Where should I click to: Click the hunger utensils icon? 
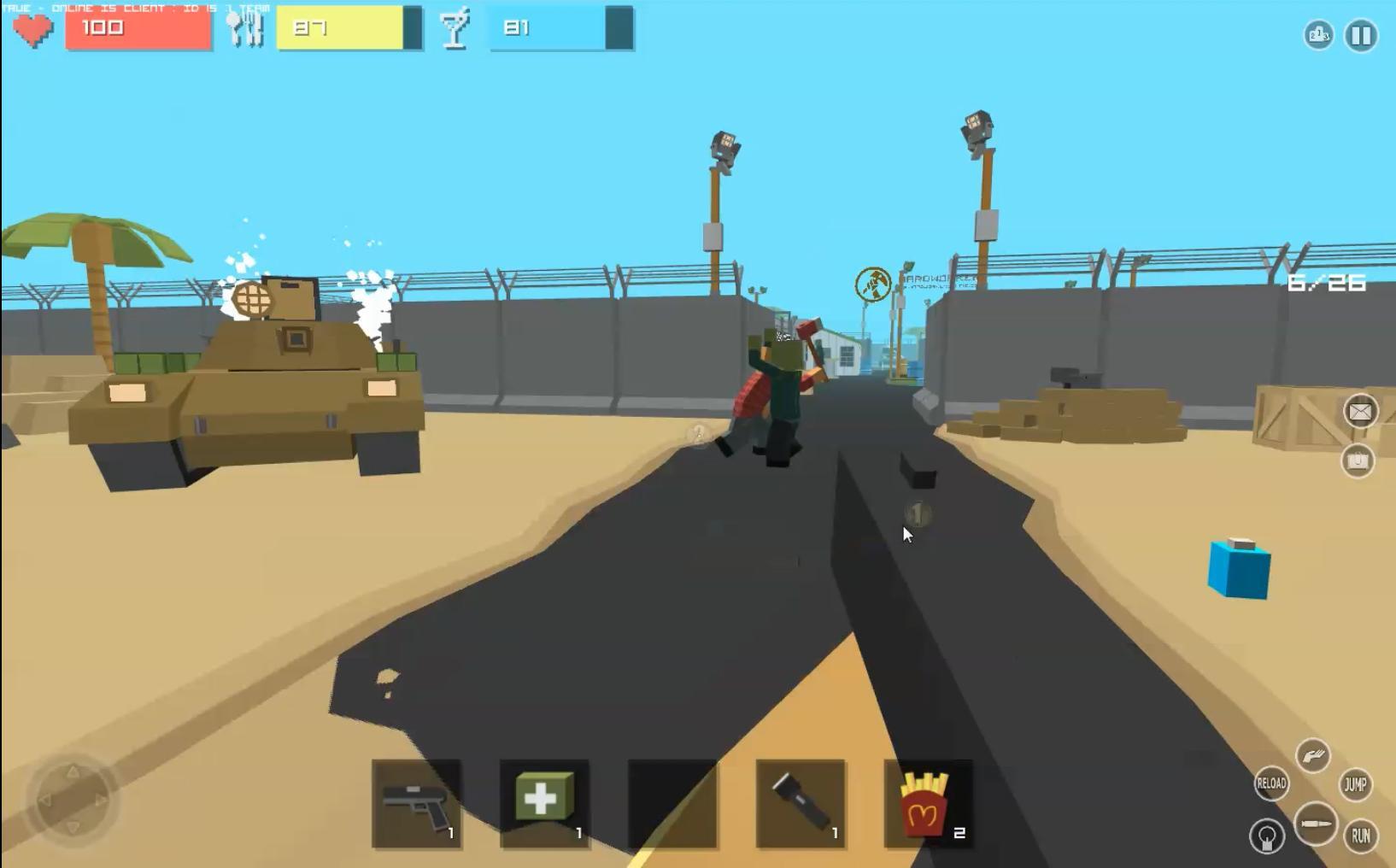[246, 27]
